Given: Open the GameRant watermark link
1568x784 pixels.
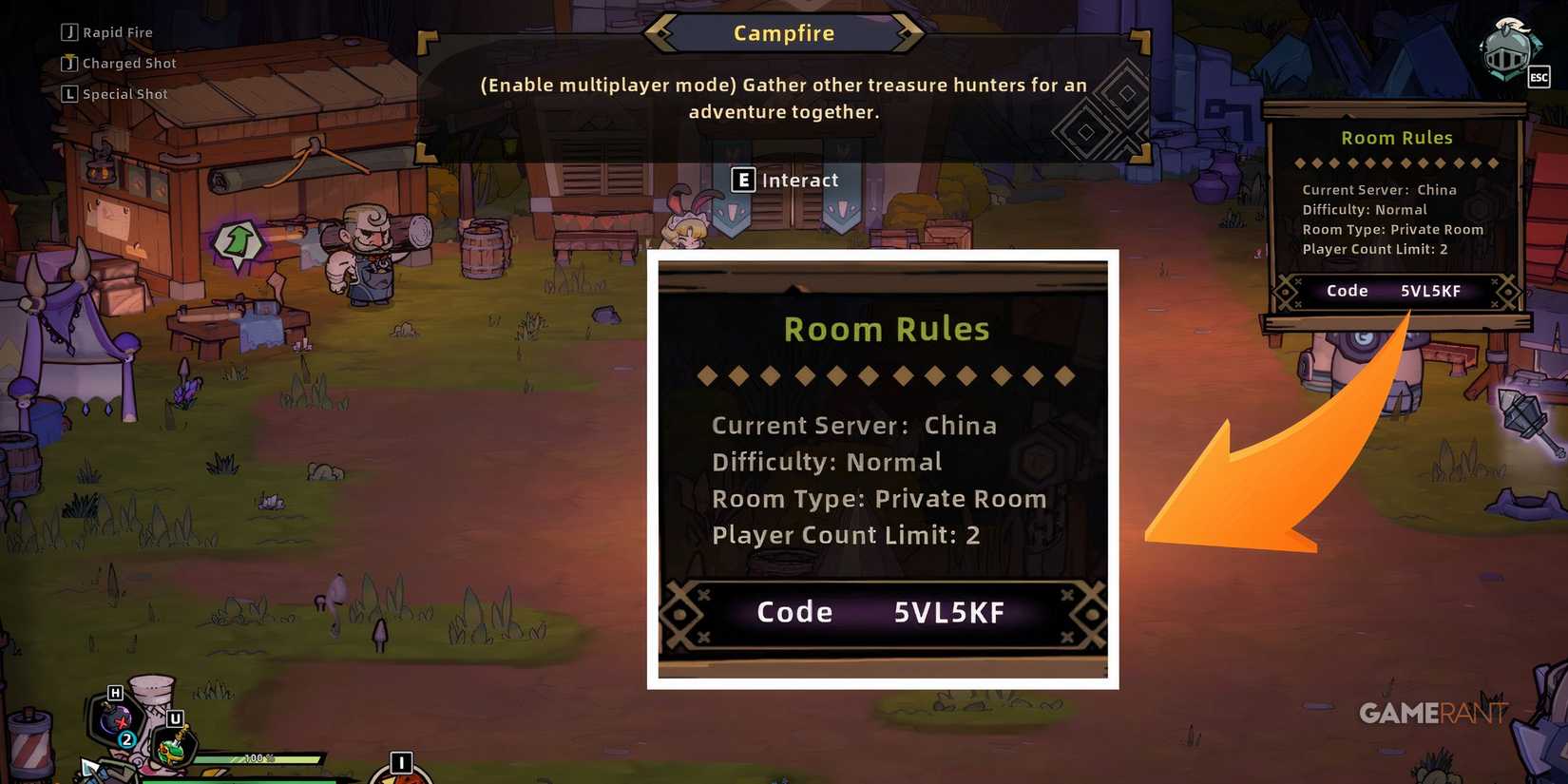Looking at the screenshot, I should click(1433, 714).
